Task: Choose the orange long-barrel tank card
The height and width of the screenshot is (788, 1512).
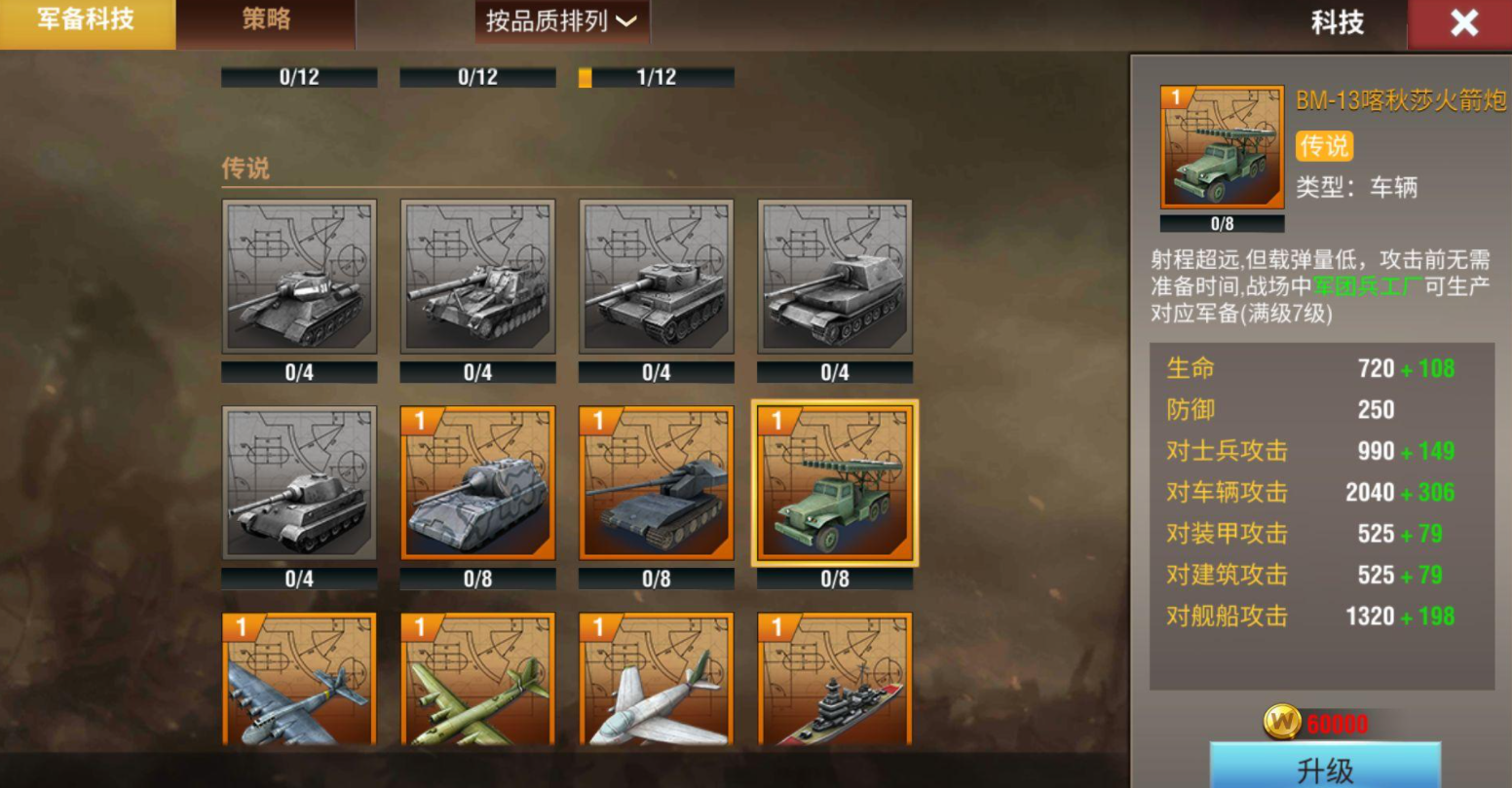Action: click(656, 483)
